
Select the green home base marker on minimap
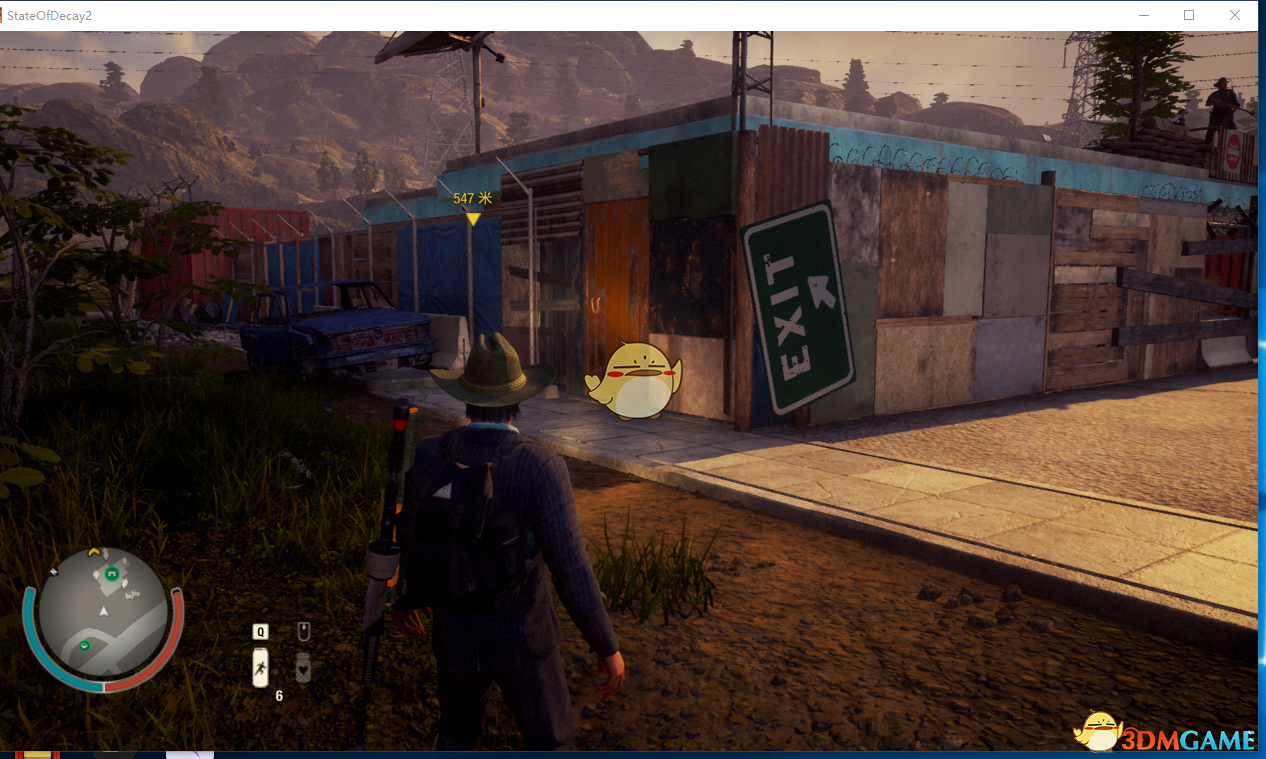pos(112,573)
